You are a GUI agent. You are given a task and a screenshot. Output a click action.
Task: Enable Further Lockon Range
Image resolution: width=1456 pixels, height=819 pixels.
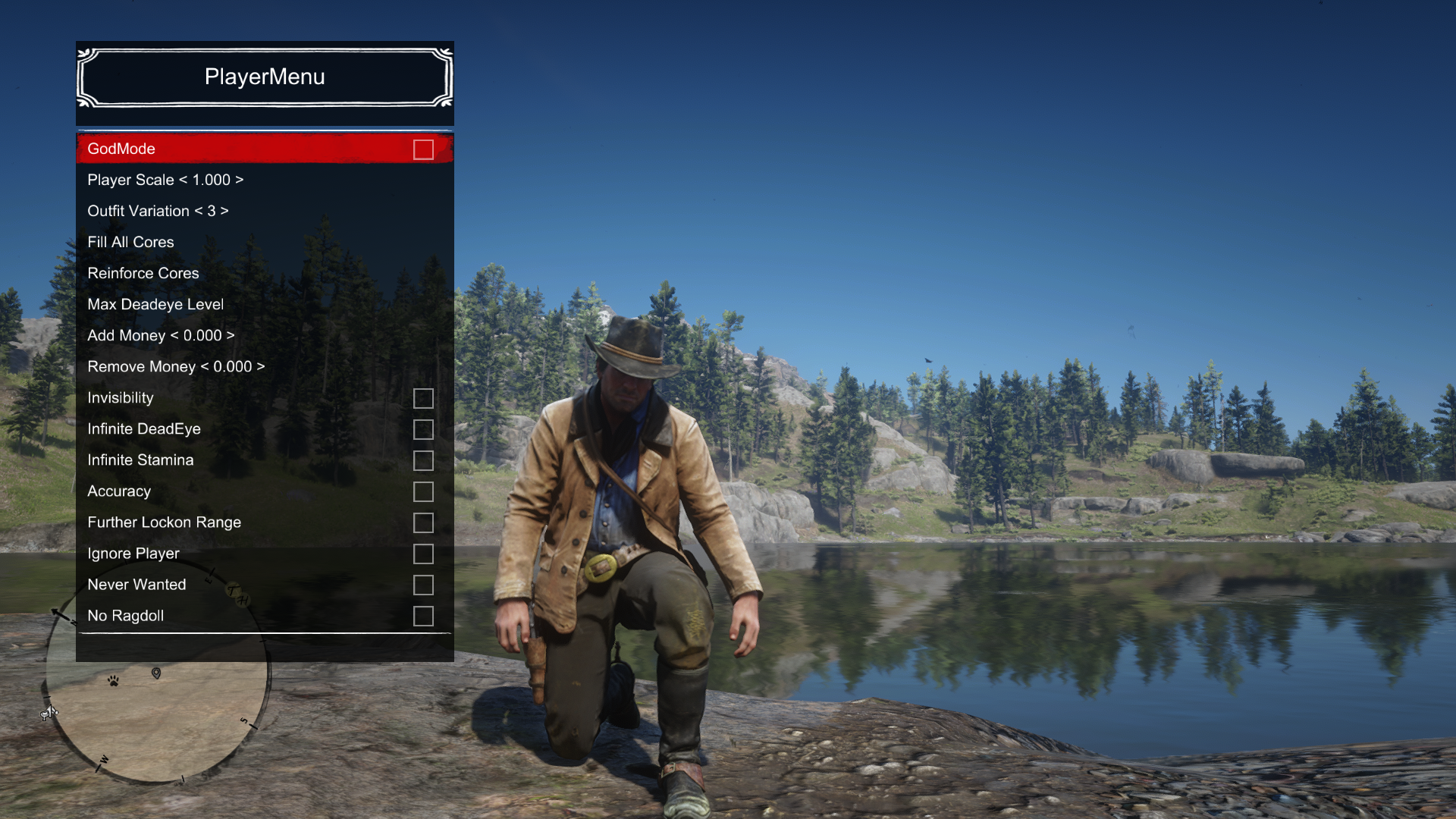click(423, 522)
